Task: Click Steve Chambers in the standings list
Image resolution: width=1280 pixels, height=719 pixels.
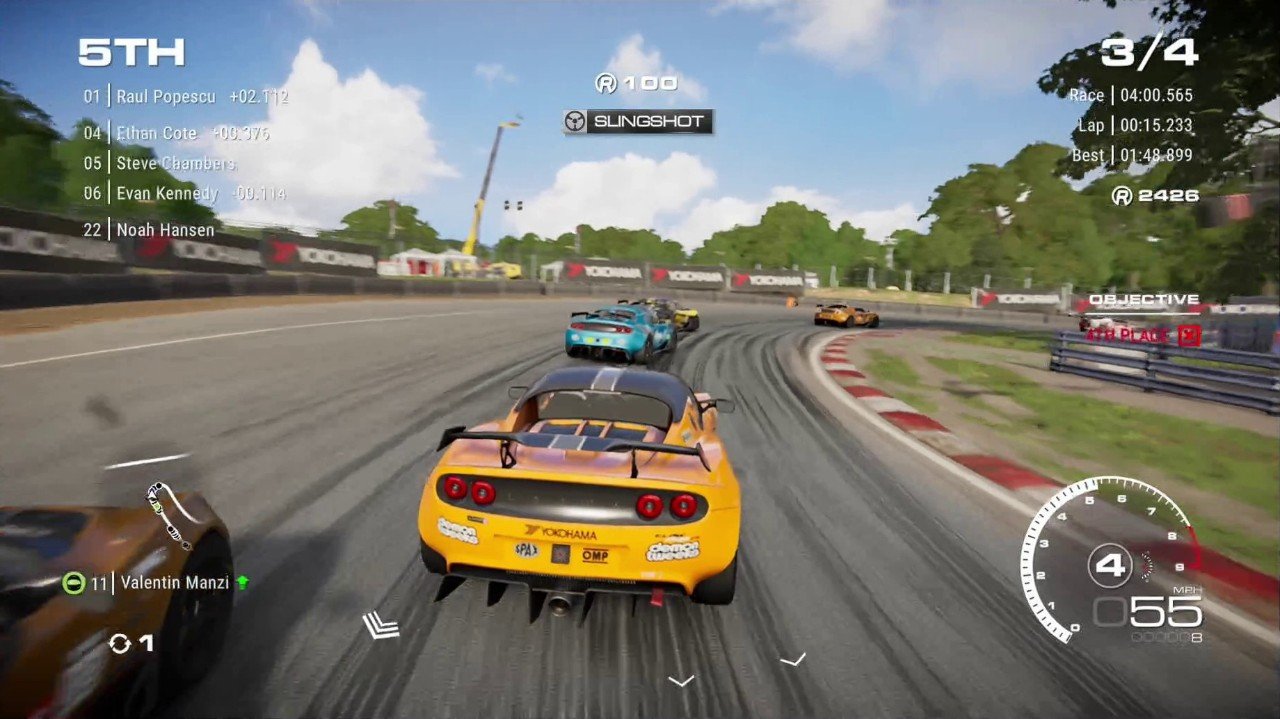Action: coord(176,163)
